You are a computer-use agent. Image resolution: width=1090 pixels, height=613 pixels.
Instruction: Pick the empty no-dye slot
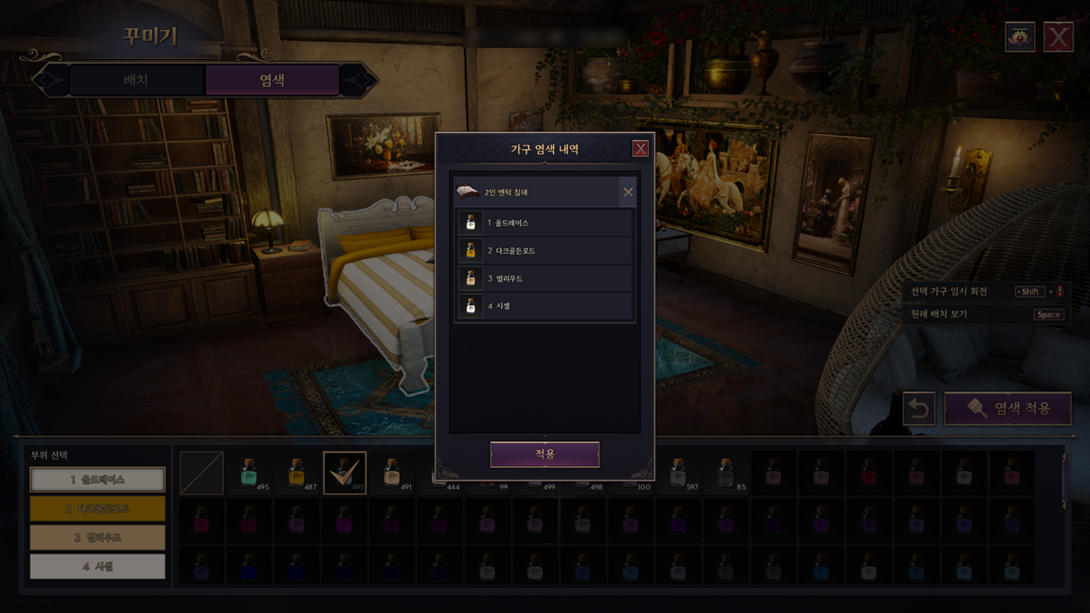[x=201, y=473]
